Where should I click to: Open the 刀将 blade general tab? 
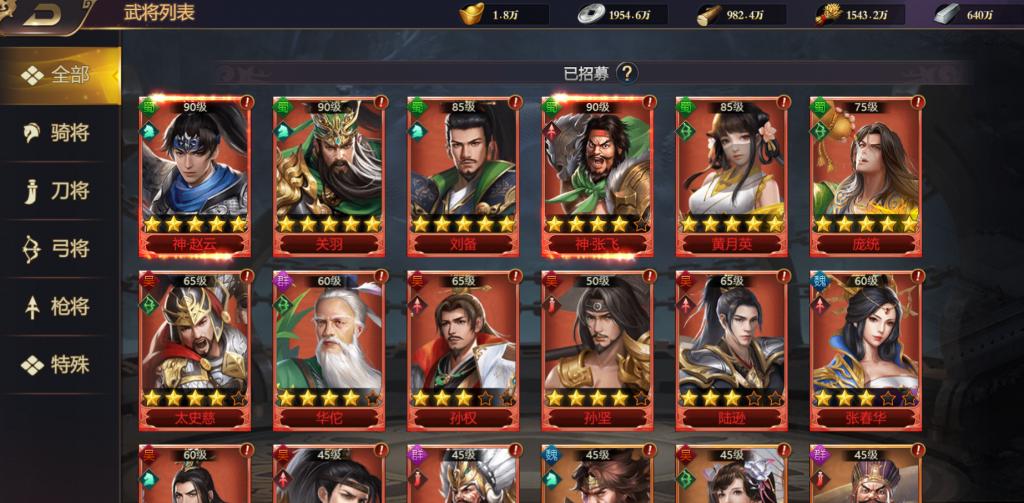tap(60, 191)
